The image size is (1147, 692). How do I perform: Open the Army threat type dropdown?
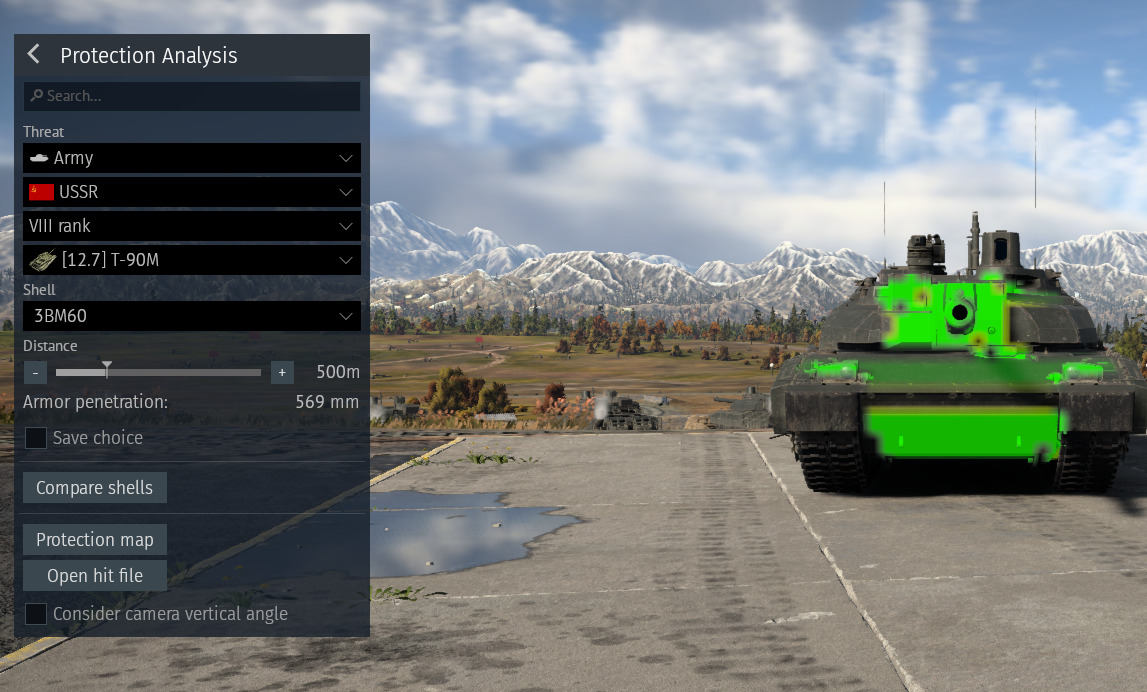(x=192, y=158)
